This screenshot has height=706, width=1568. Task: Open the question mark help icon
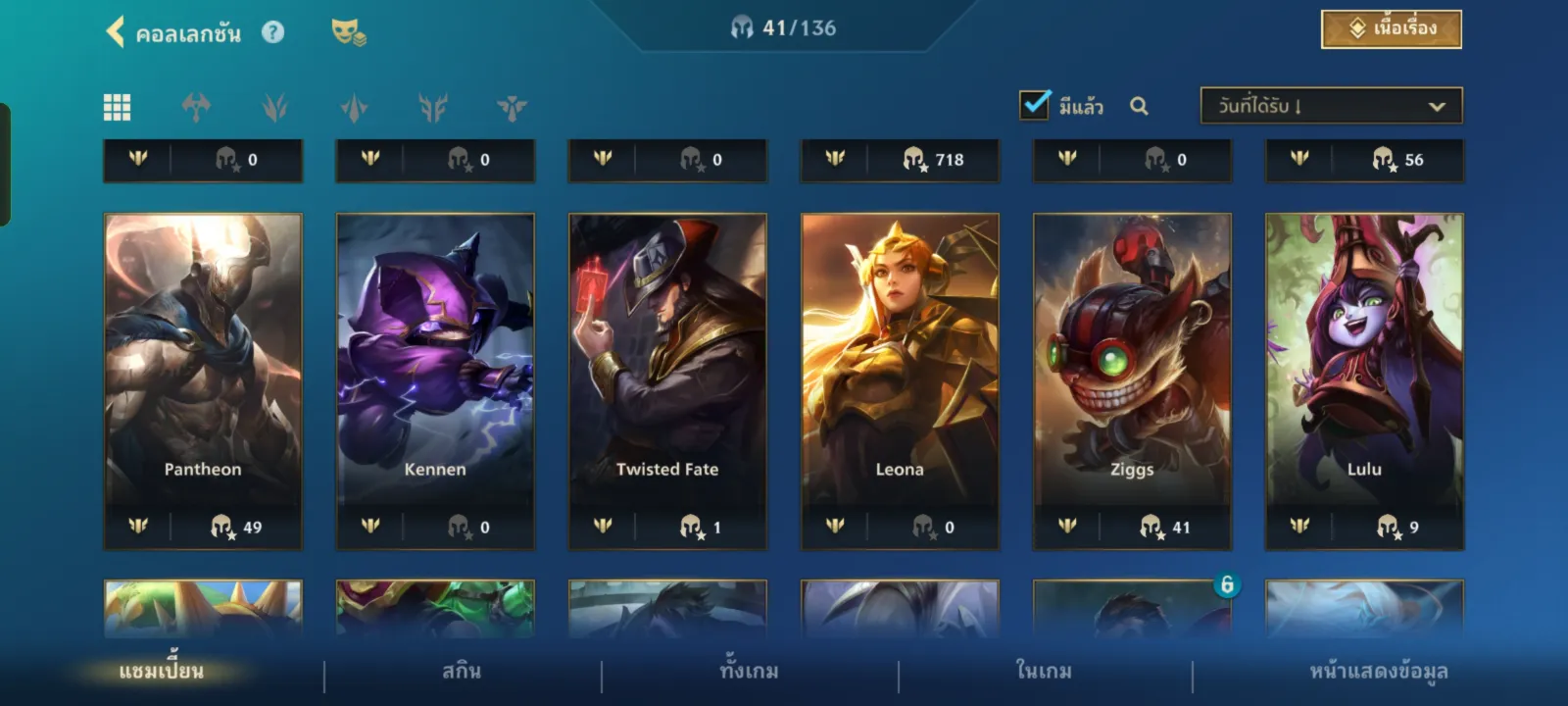(x=273, y=32)
